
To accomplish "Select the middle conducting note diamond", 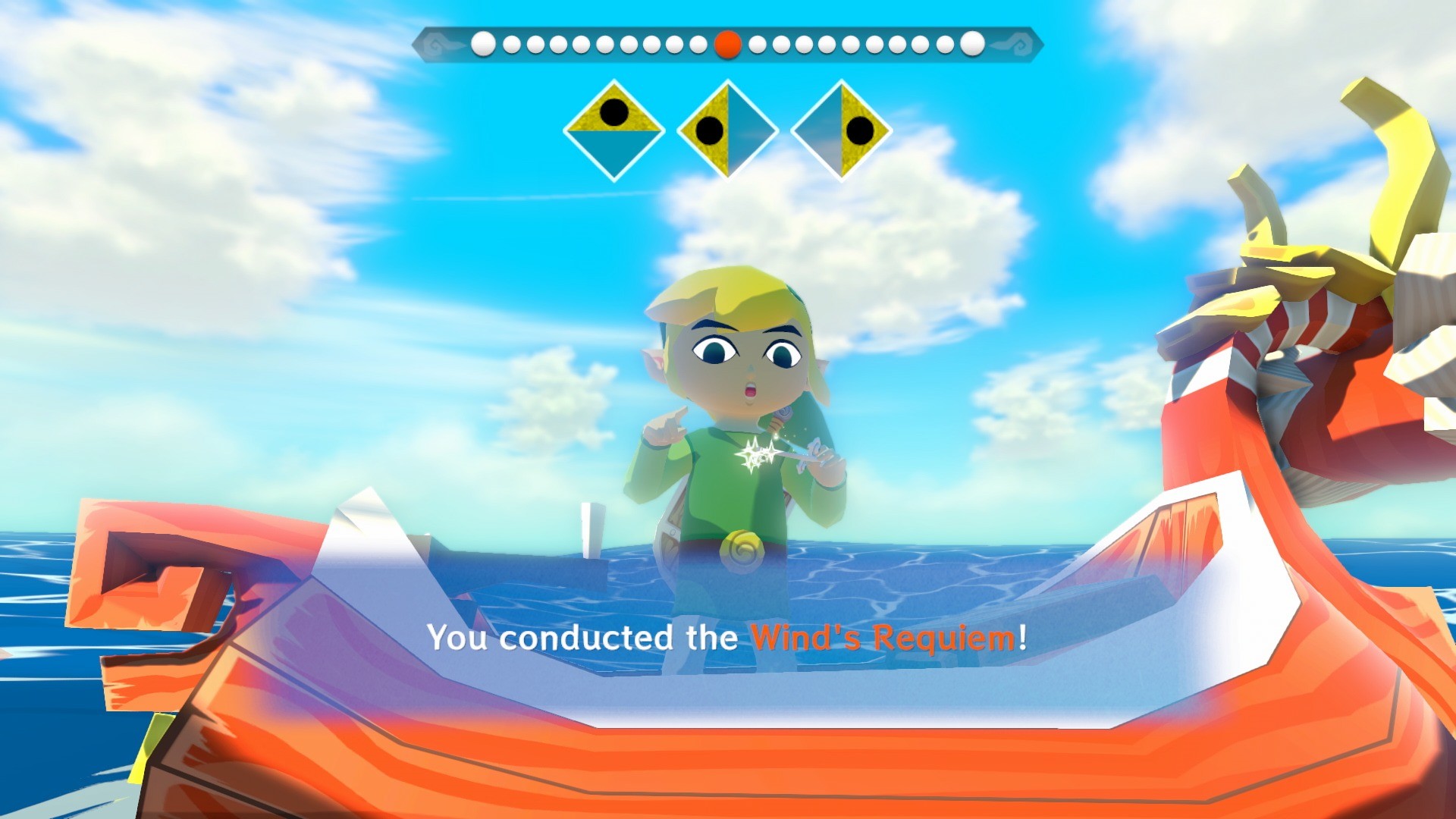I will pos(728,130).
